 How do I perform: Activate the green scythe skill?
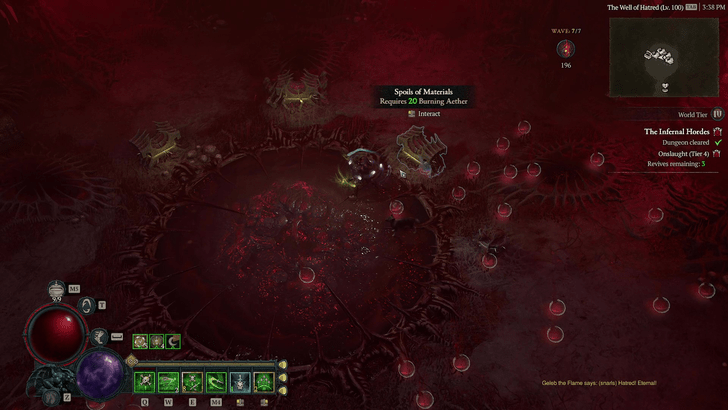[216, 382]
